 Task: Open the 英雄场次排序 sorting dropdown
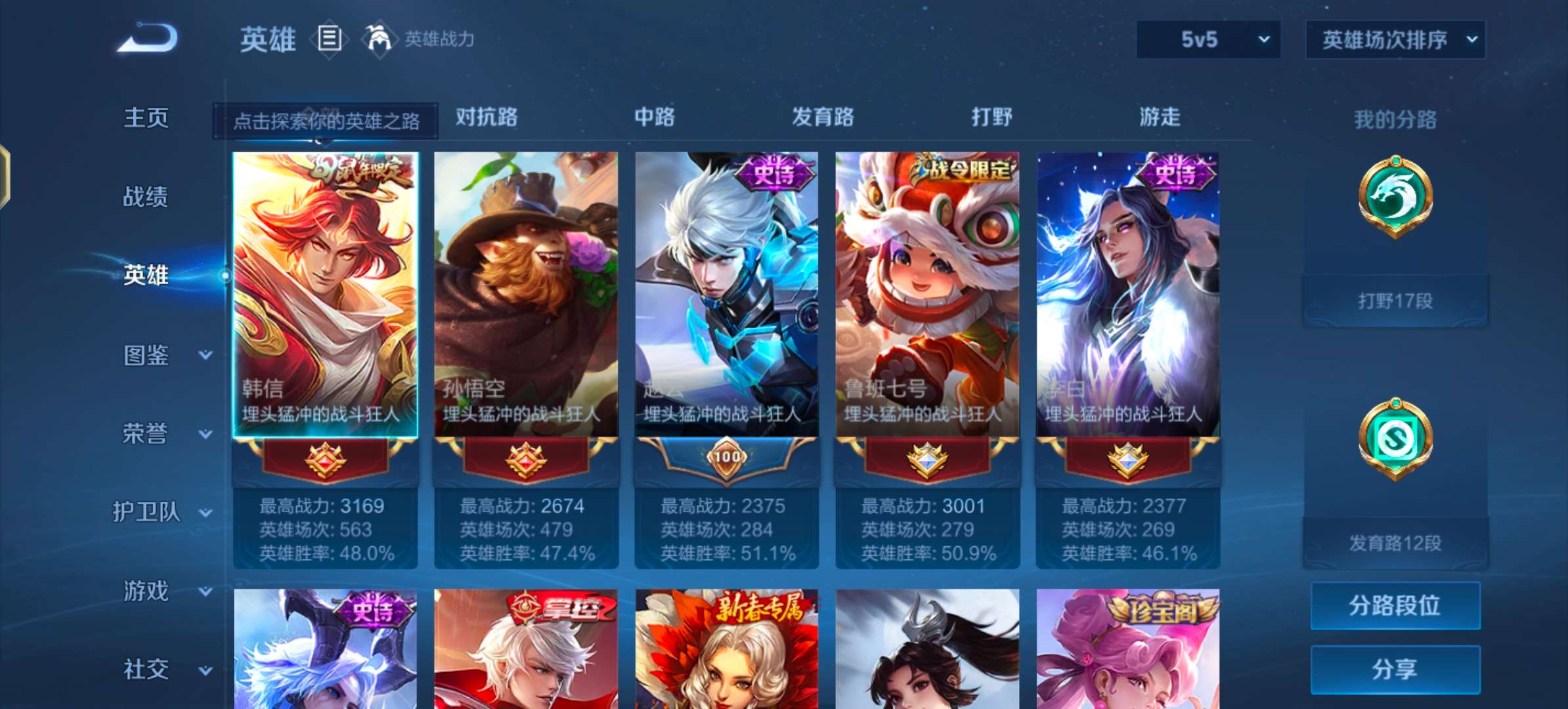tap(1394, 39)
